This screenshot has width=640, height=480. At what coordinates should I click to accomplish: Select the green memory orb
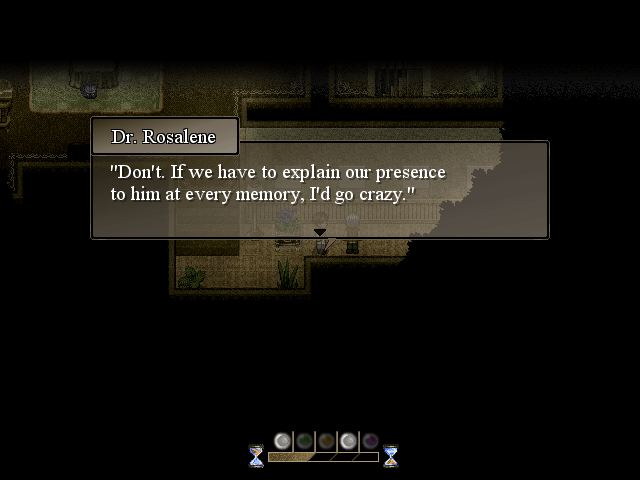point(304,441)
